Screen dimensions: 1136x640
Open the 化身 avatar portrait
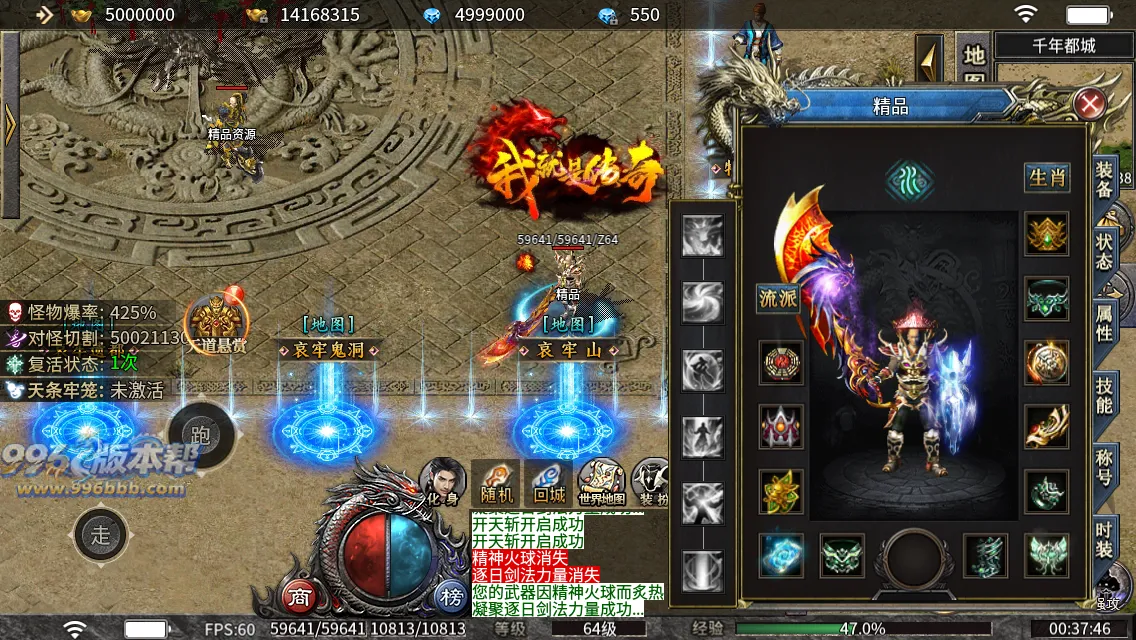(x=442, y=482)
